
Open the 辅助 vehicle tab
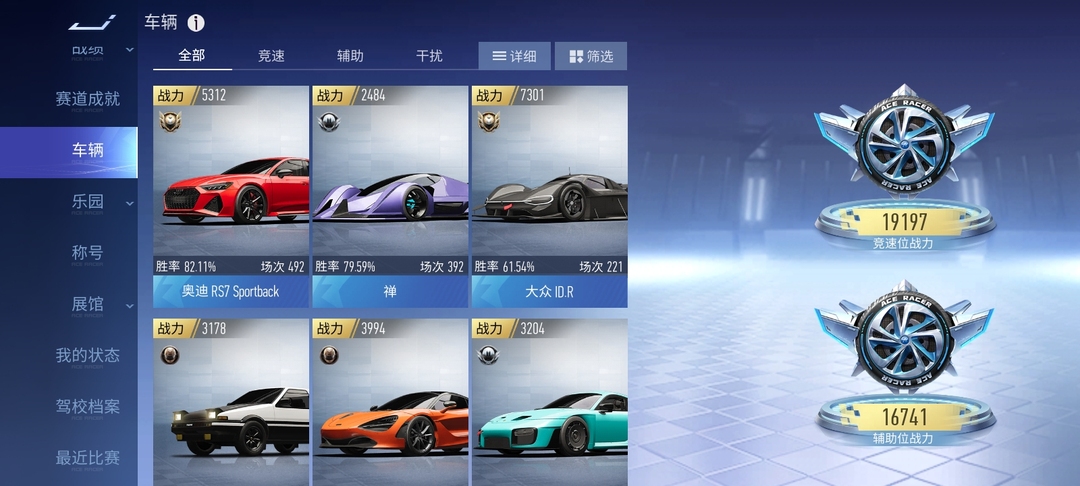click(350, 56)
